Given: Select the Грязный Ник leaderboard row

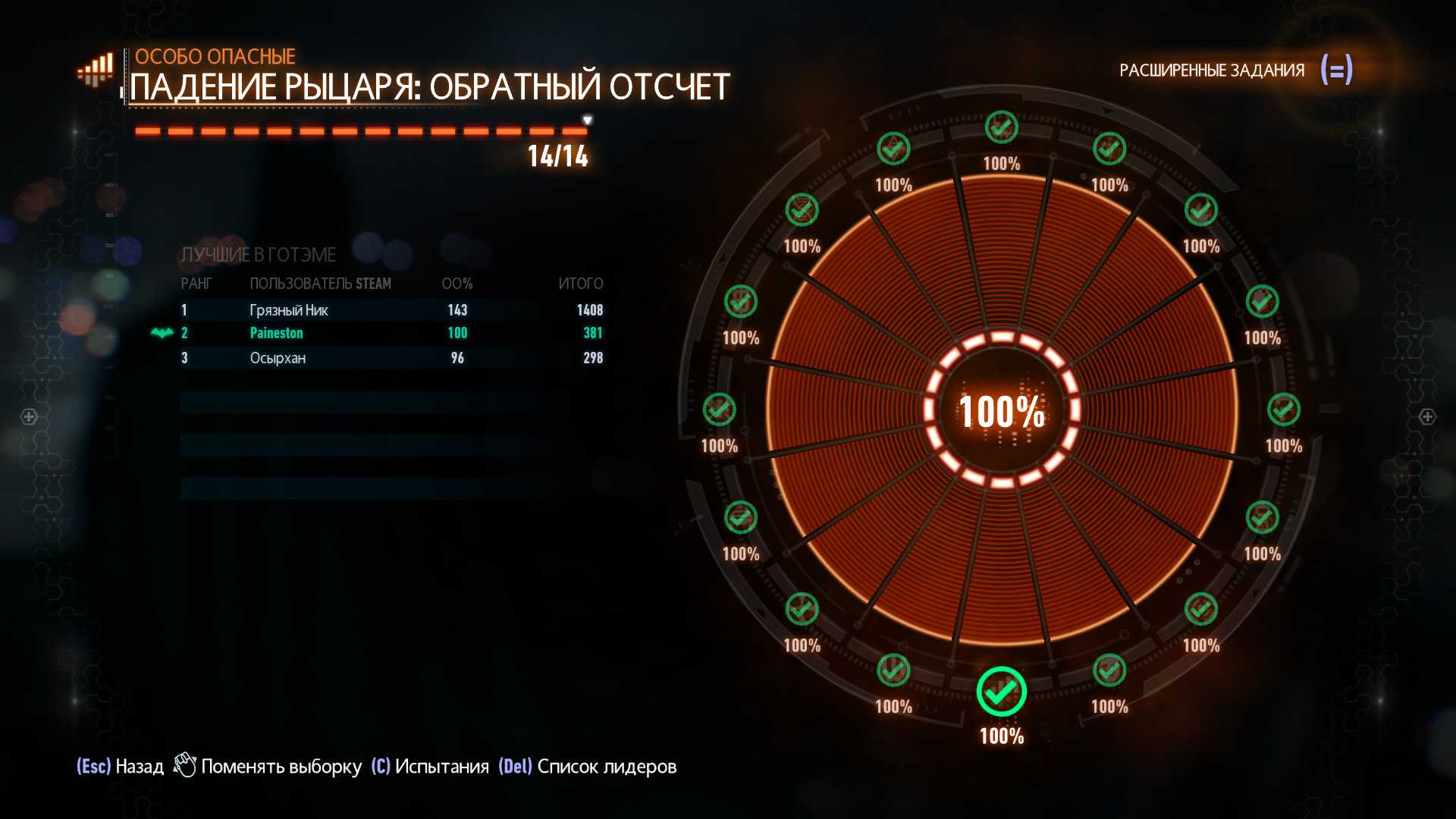Looking at the screenshot, I should pos(391,310).
